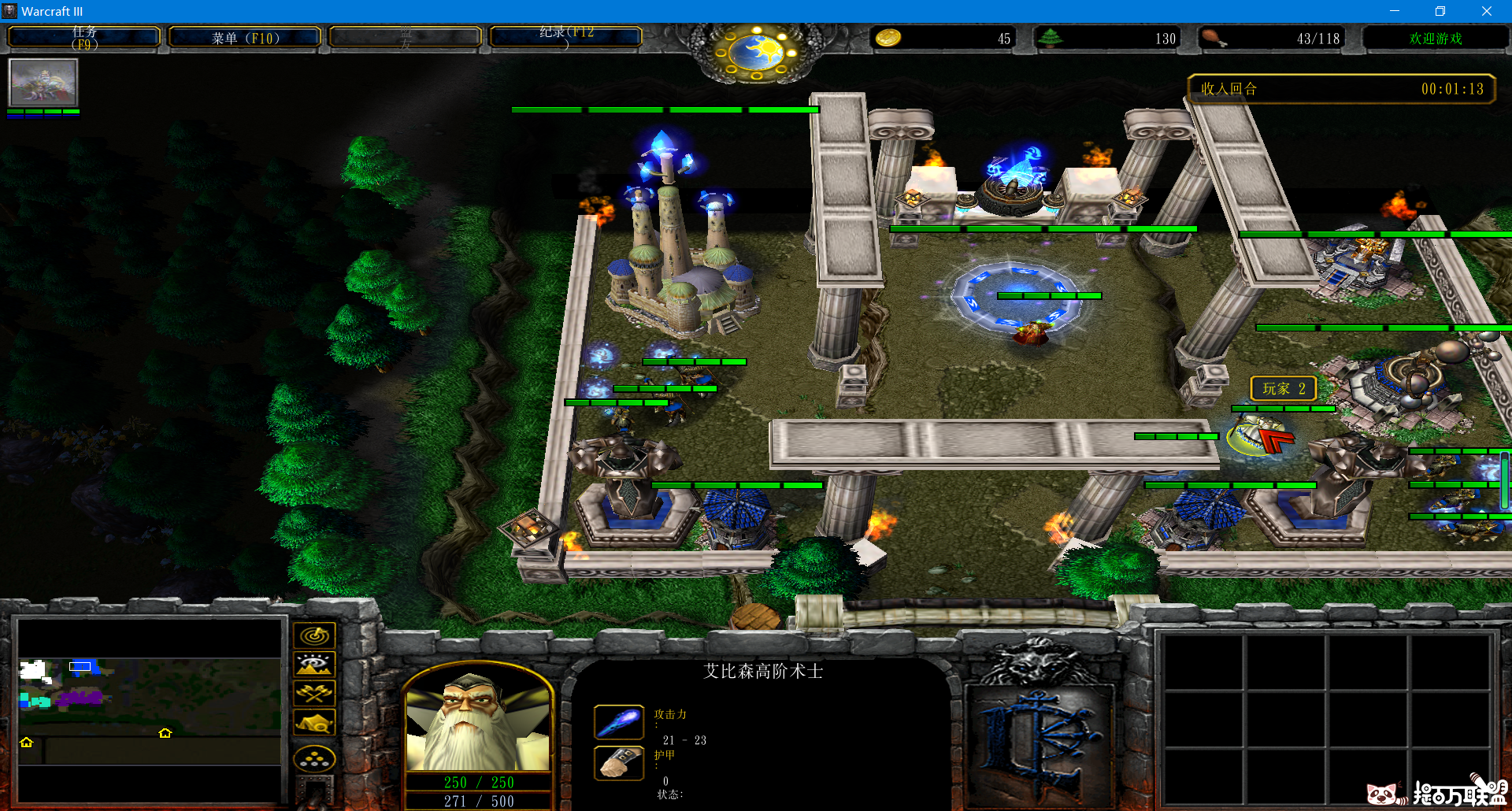
Task: Close the Warcraft III window
Action: (x=1486, y=11)
